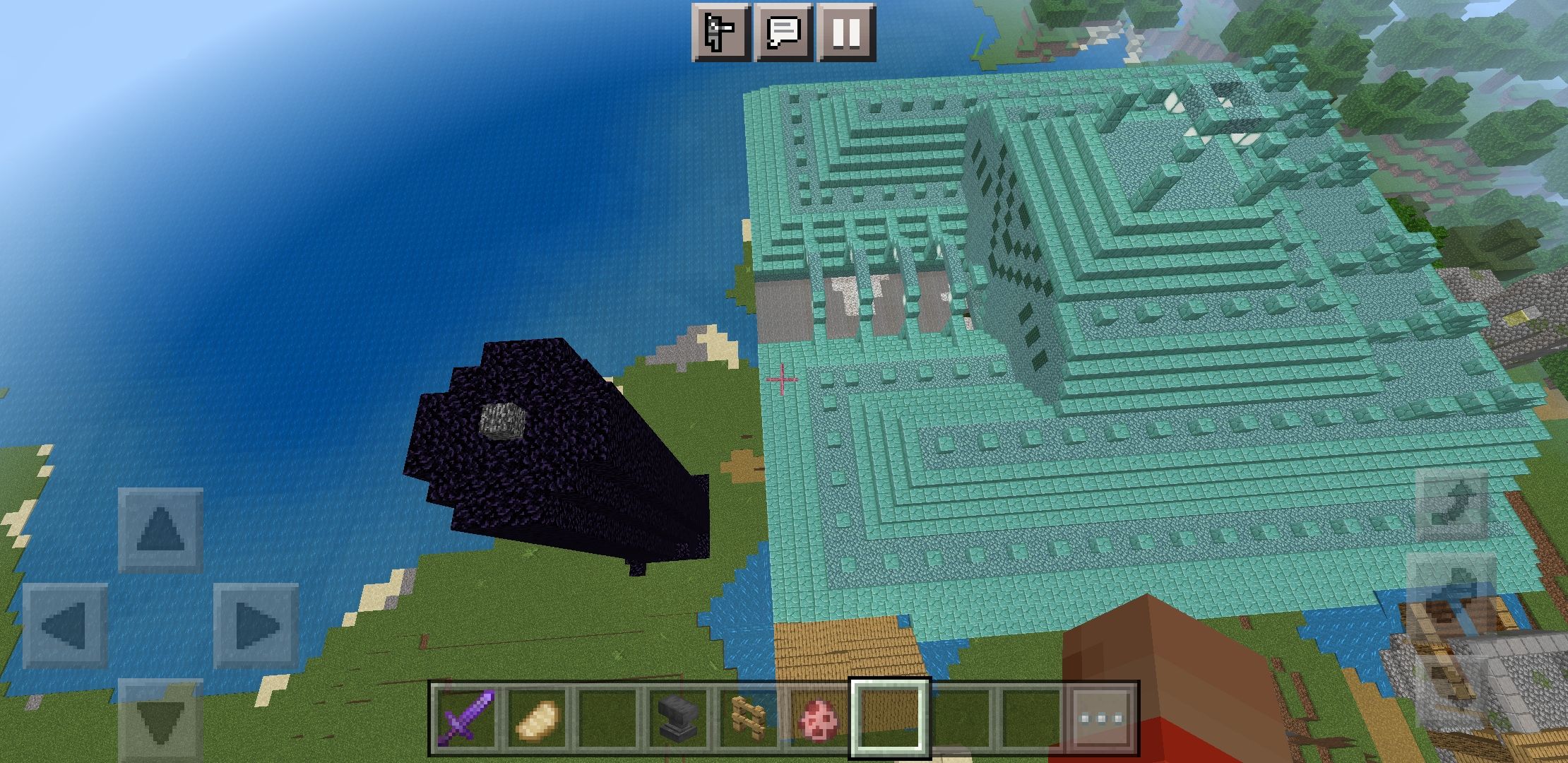The image size is (1568, 763).
Task: Tap the move forward arrow
Action: click(x=160, y=530)
